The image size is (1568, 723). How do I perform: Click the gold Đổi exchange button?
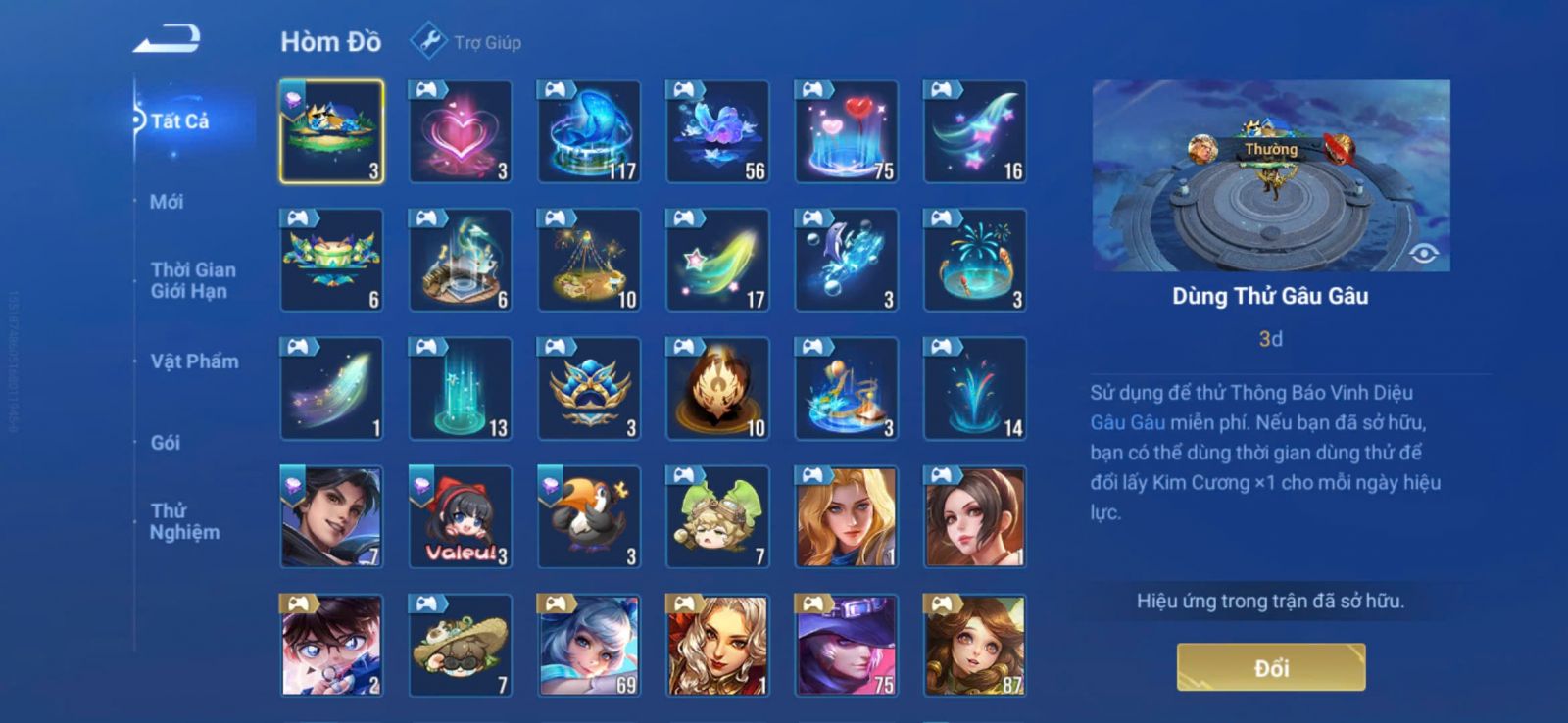point(1270,668)
